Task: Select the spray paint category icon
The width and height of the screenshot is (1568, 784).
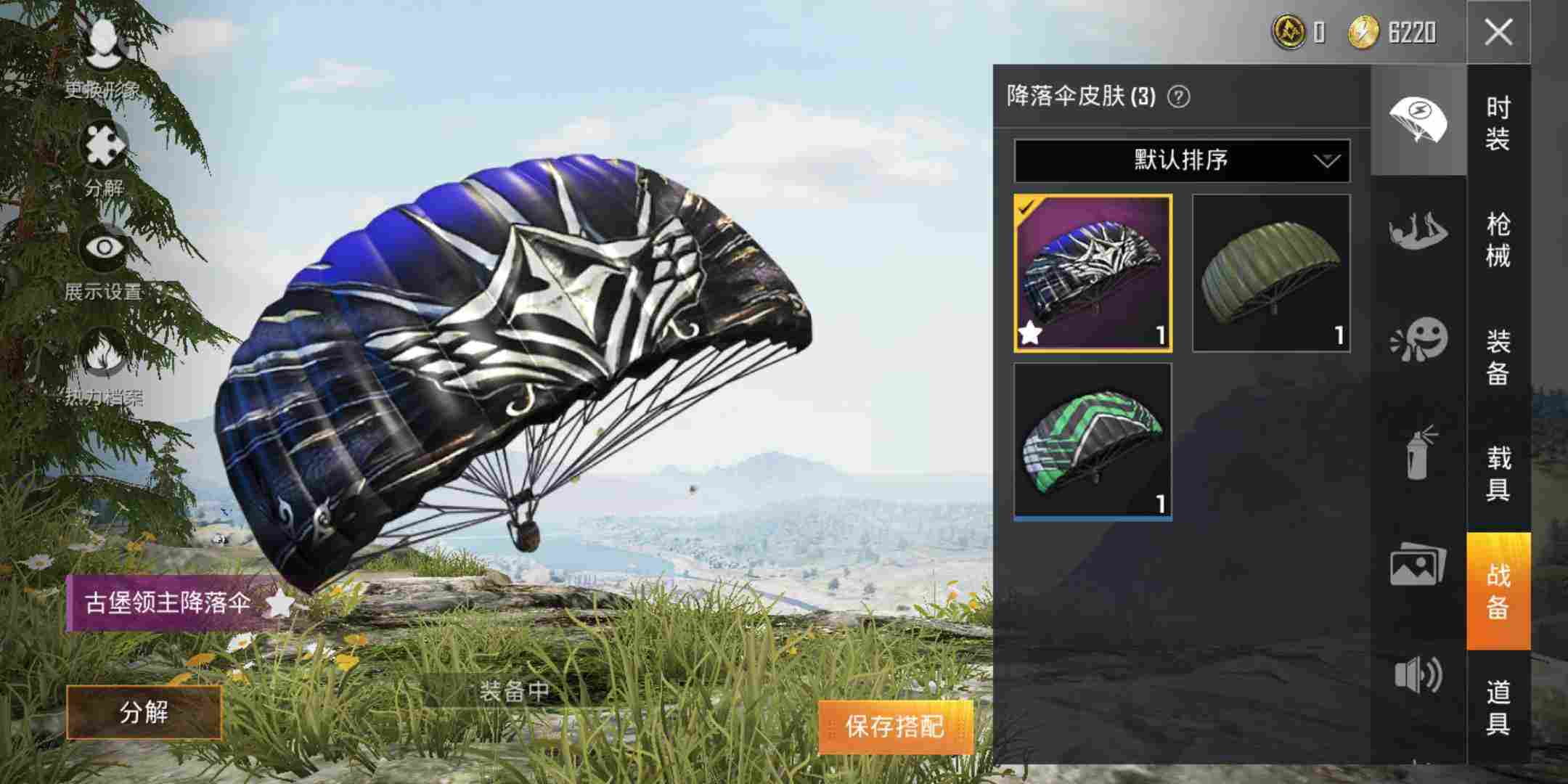Action: 1419,457
